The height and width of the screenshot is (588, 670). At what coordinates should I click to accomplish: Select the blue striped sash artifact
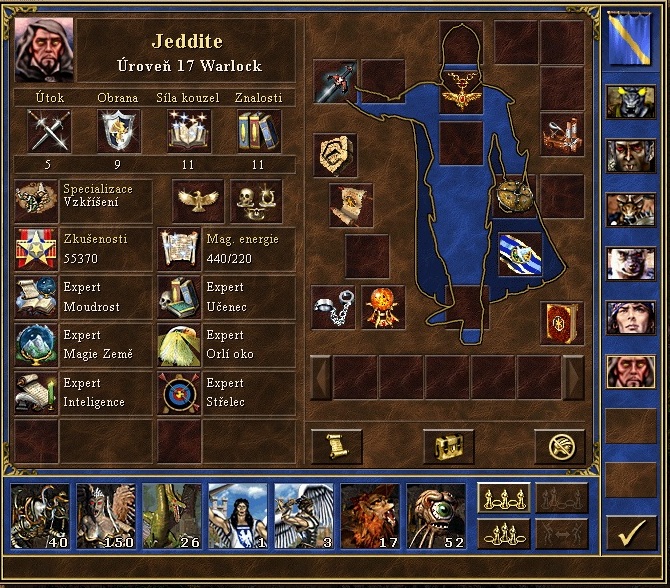(519, 254)
